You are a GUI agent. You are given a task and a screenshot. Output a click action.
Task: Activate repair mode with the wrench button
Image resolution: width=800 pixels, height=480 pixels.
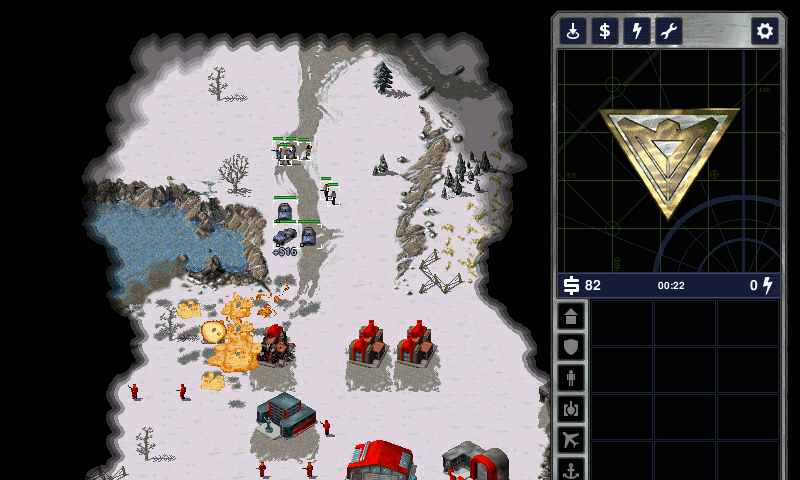669,31
